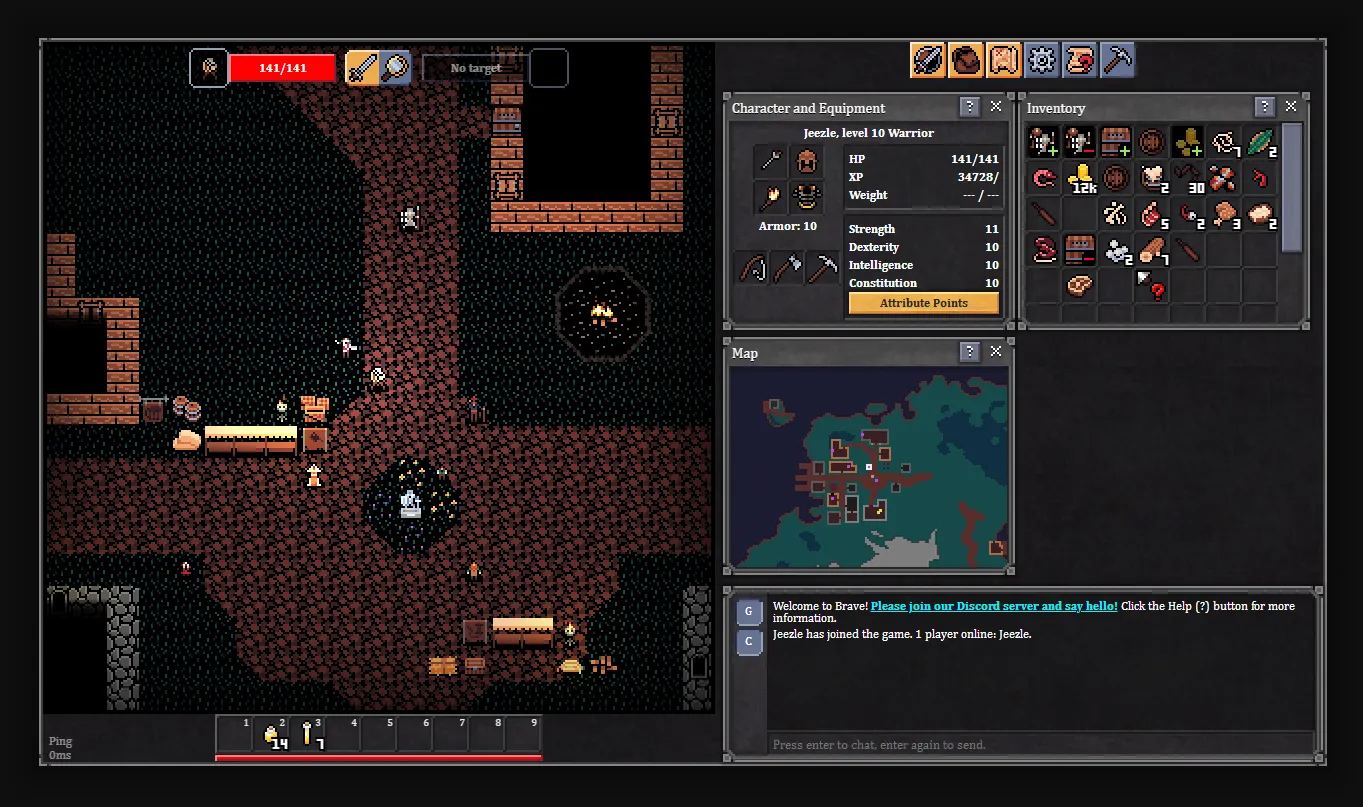Click the question mark help icon on Inventory panel
Image resolution: width=1363 pixels, height=807 pixels.
(x=1263, y=106)
